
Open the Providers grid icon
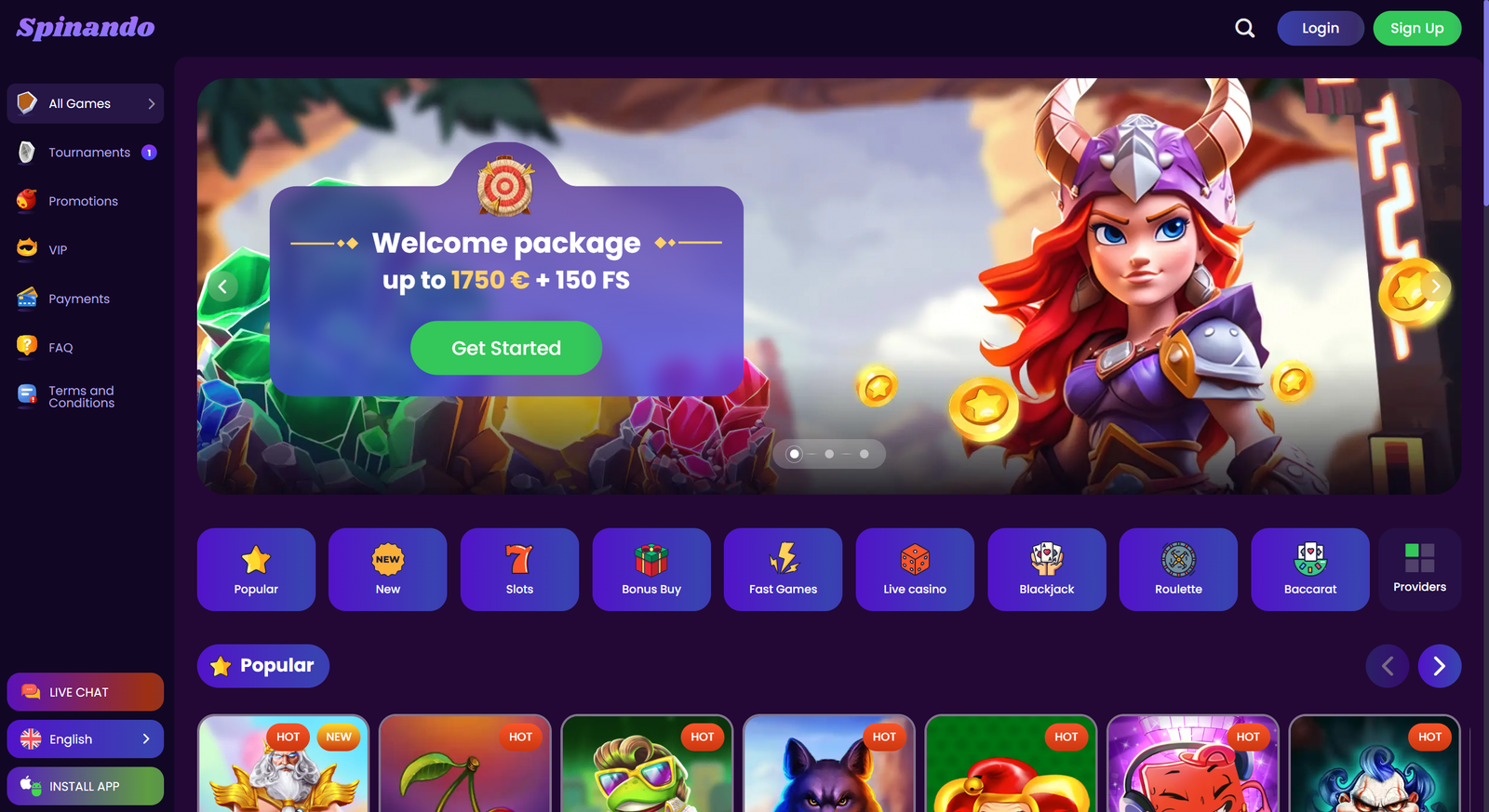pos(1419,558)
